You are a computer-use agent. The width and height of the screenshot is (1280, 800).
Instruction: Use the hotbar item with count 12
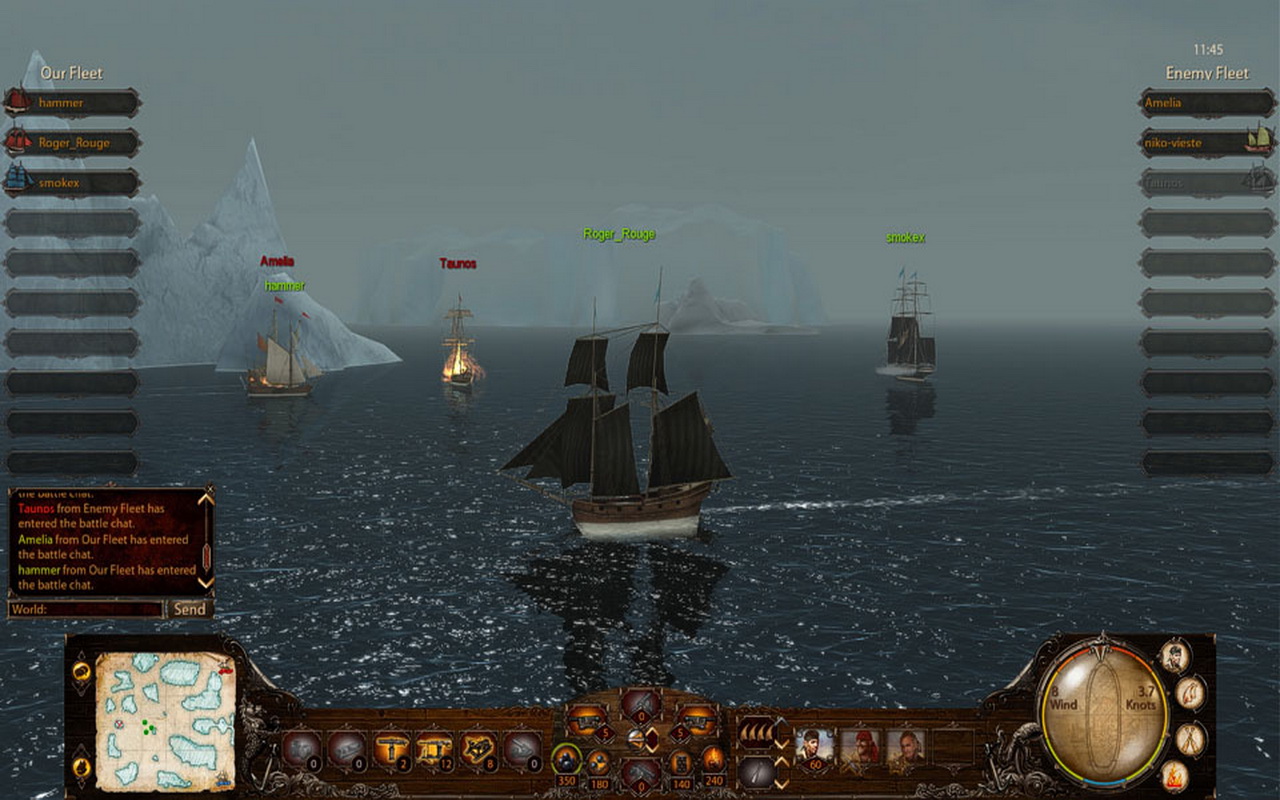click(434, 748)
